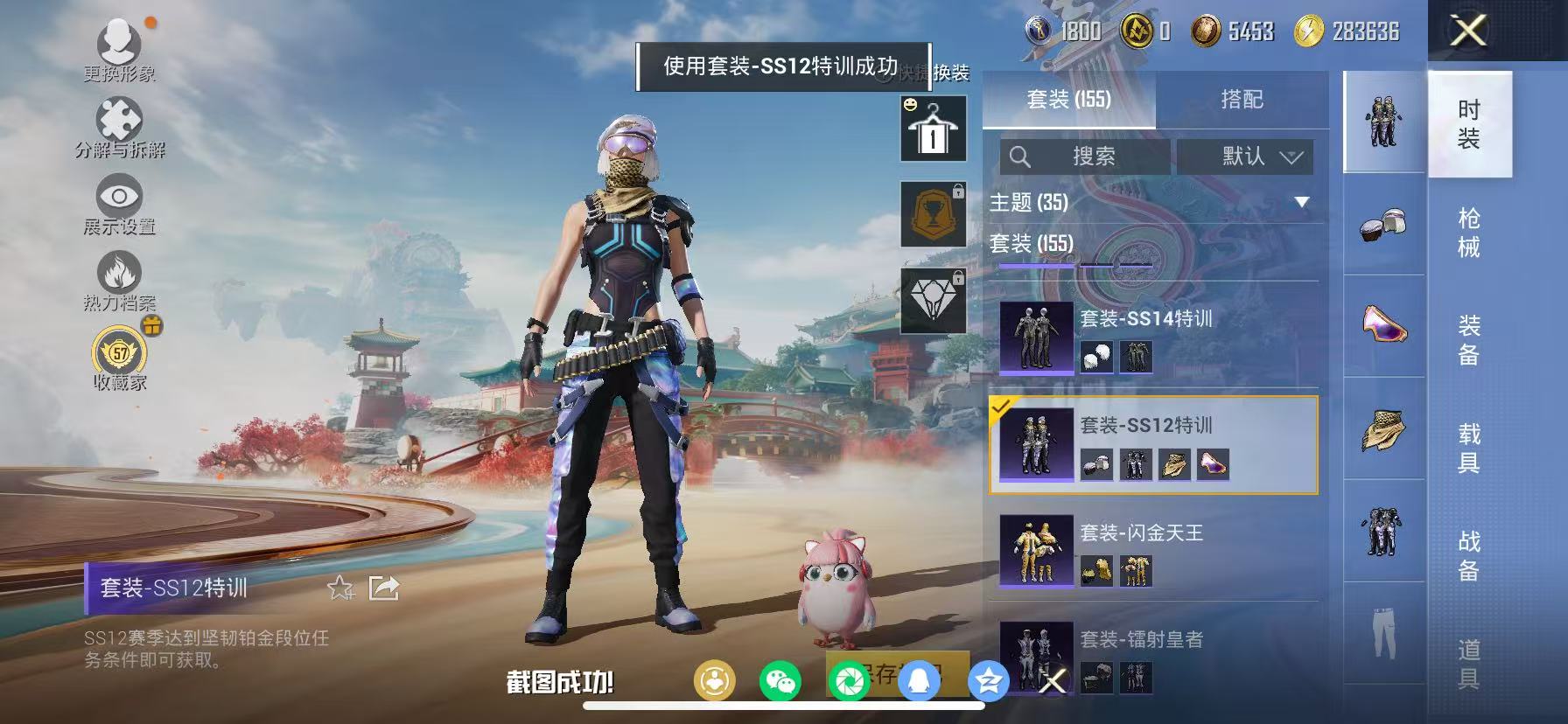The image size is (1568, 724).
Task: Click the share arrow beside 套装-SS12特训
Action: coord(382,588)
